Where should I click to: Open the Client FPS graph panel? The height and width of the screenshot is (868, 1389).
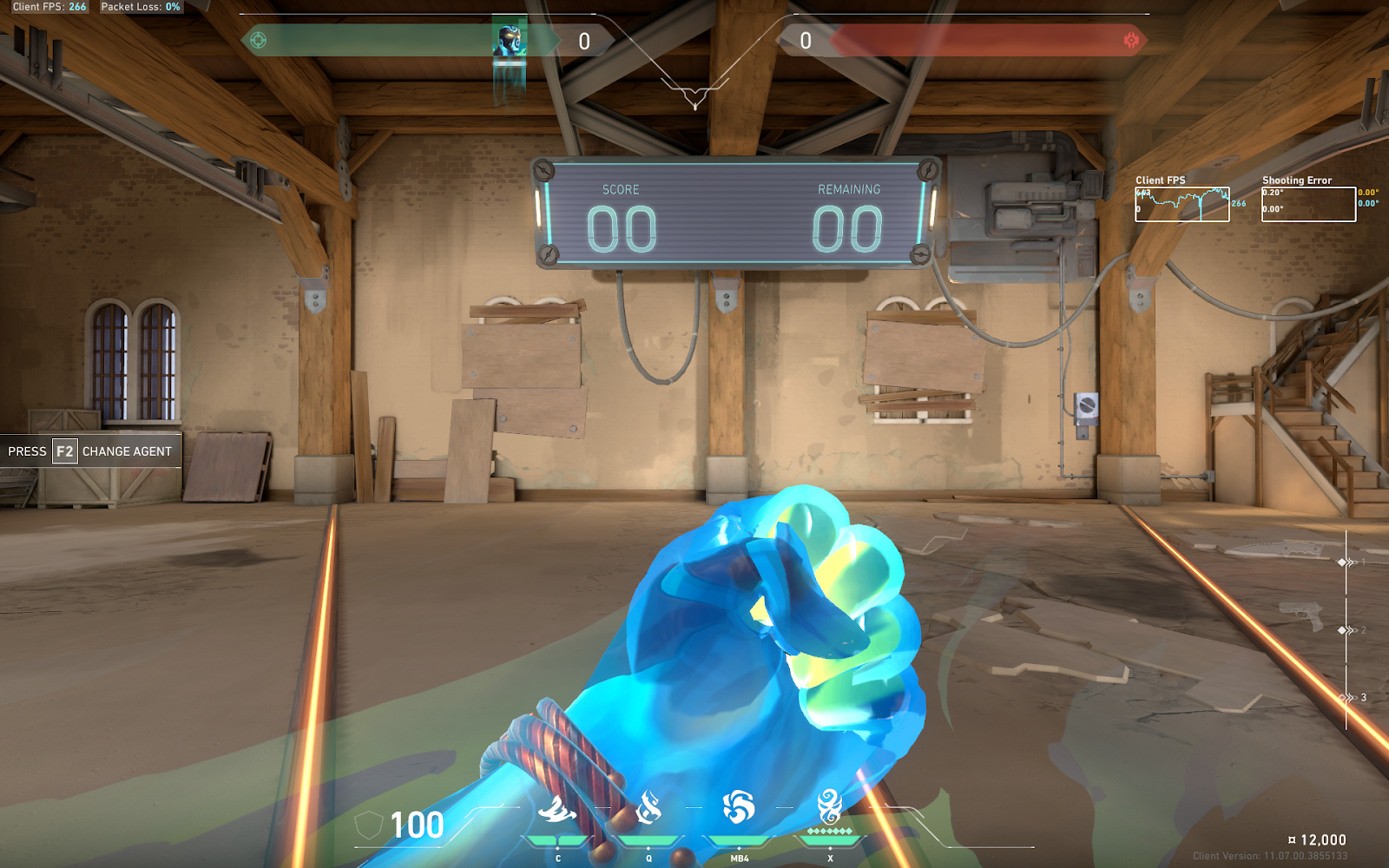point(1182,205)
